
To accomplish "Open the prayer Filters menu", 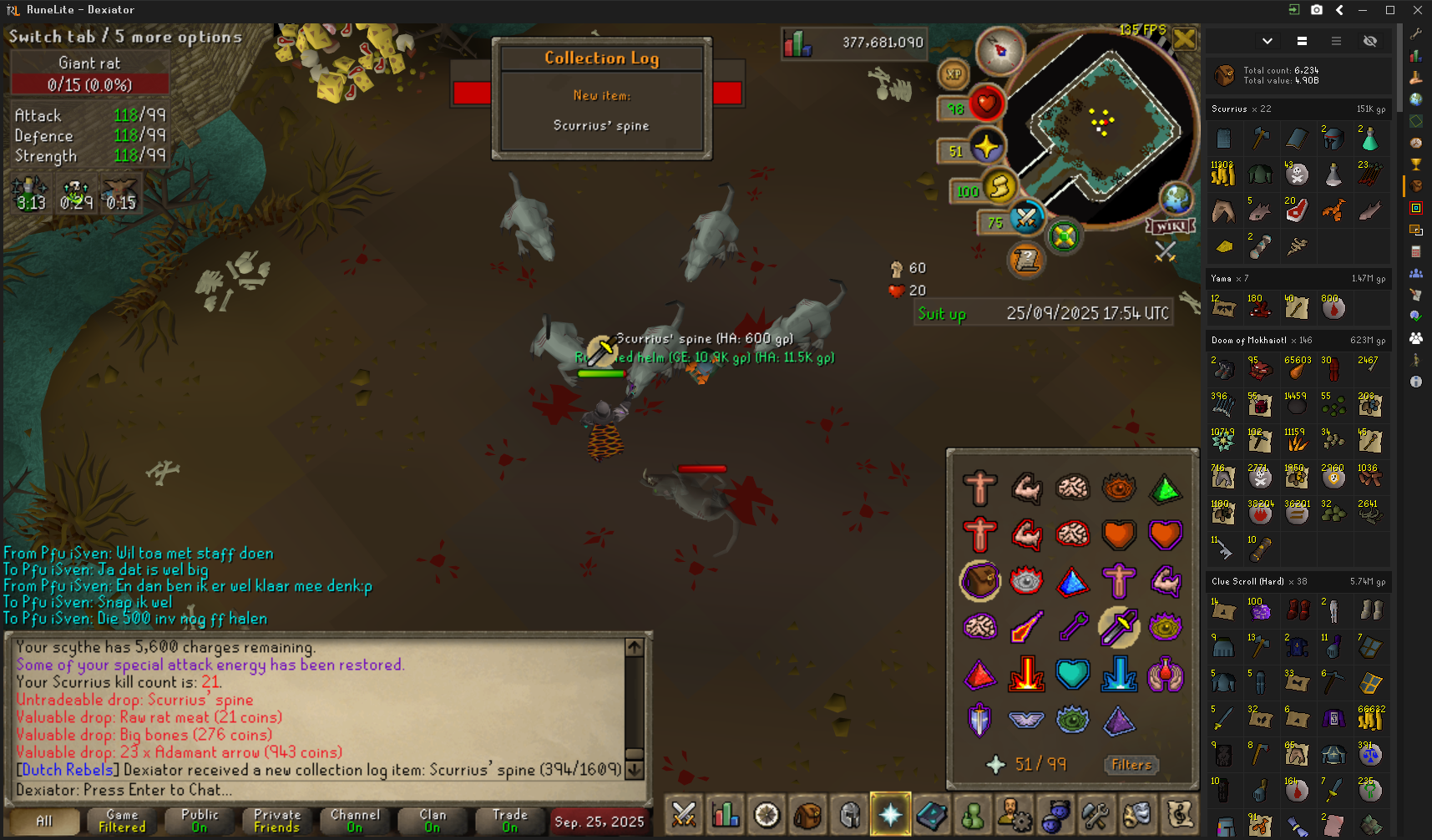I will 1131,765.
